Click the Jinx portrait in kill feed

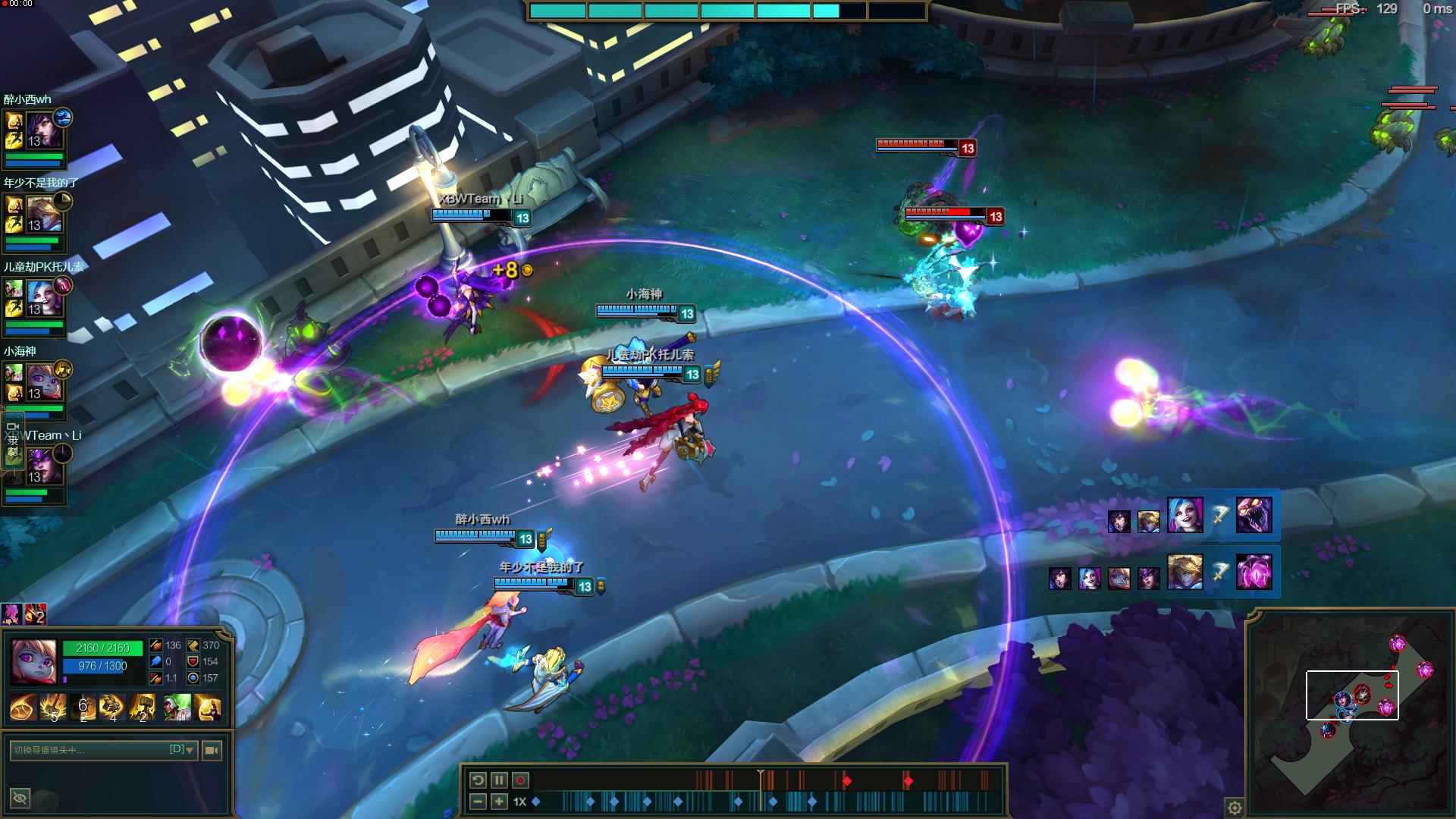pyautogui.click(x=1184, y=515)
